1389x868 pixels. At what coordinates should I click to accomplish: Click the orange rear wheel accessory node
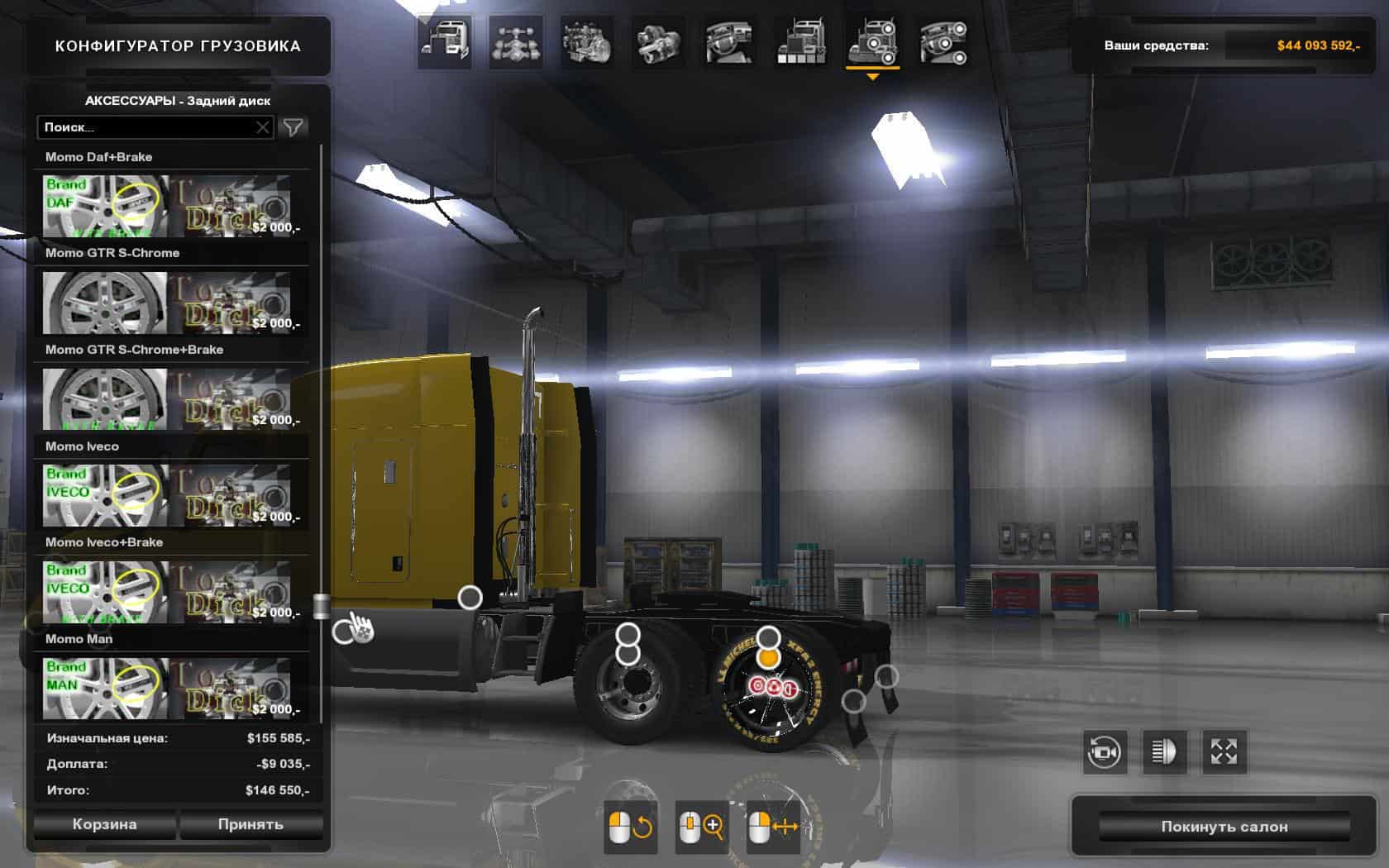tap(769, 658)
